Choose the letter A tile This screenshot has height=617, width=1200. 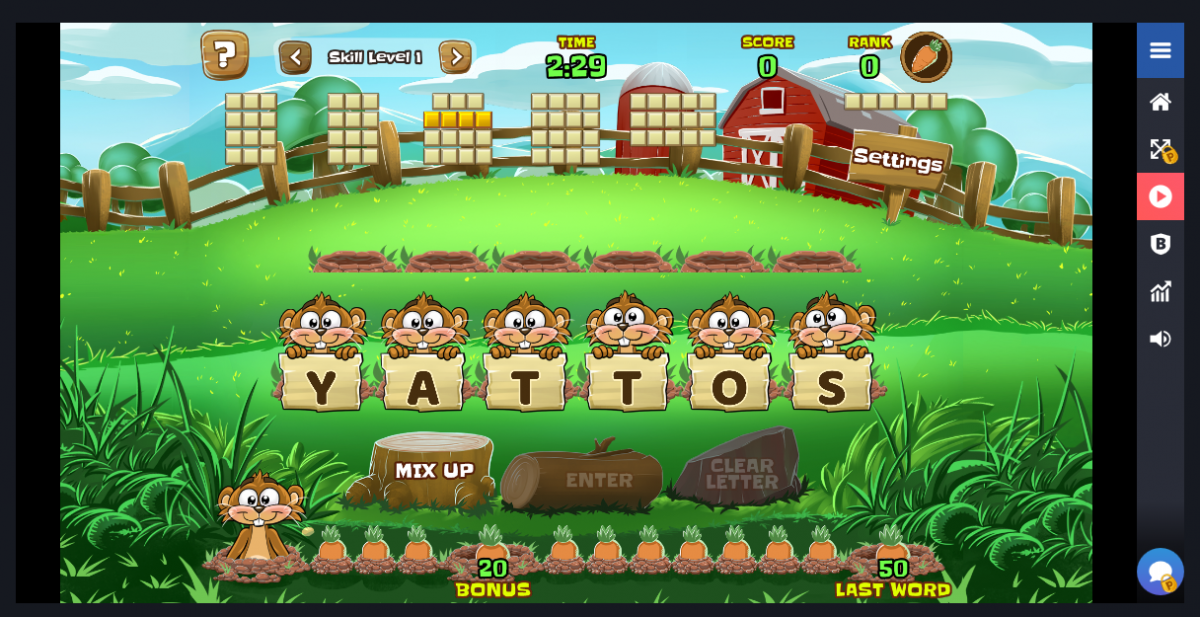(424, 386)
